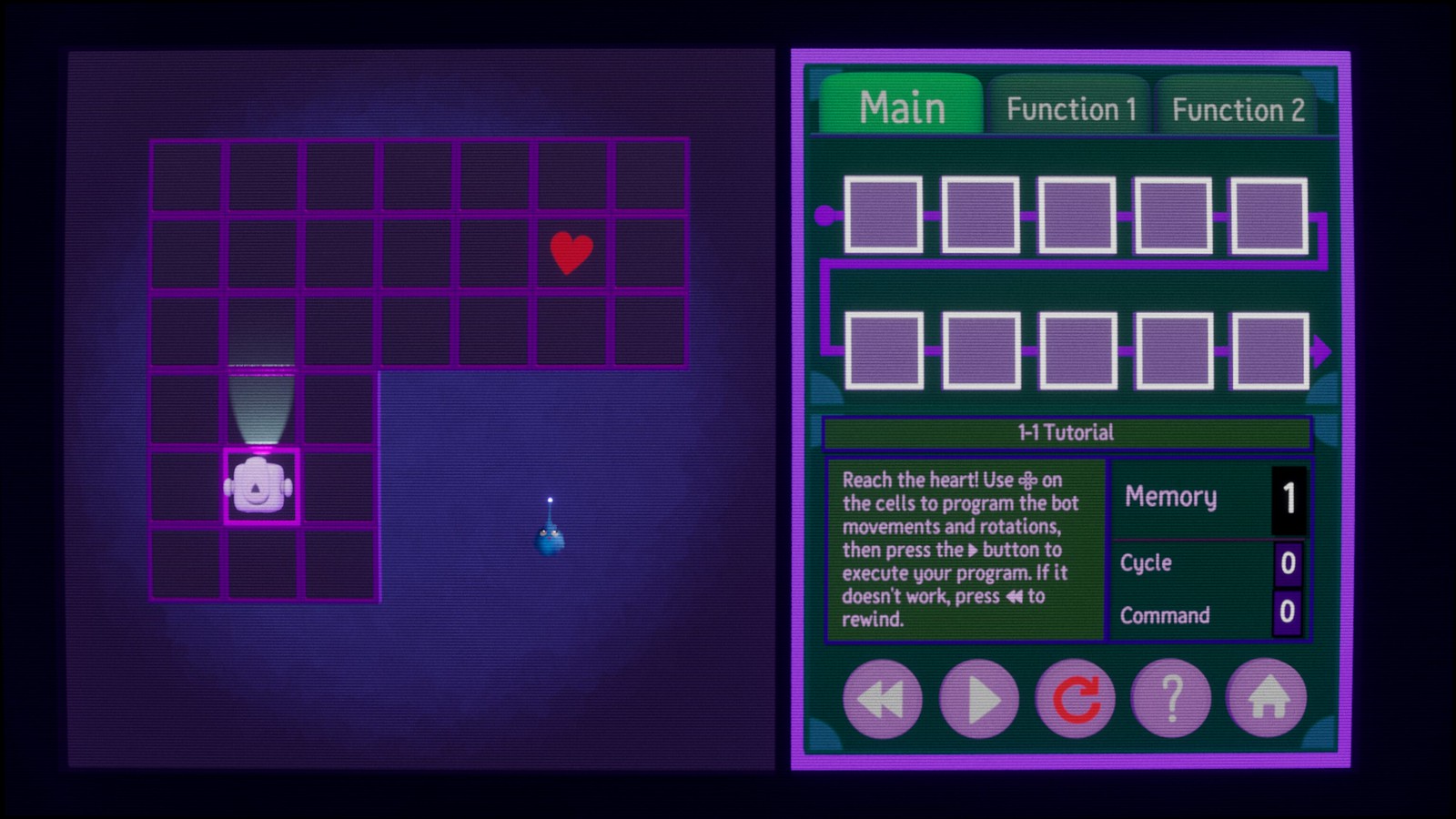The width and height of the screenshot is (1456, 819).
Task: Return home with the house button
Action: pyautogui.click(x=1268, y=699)
